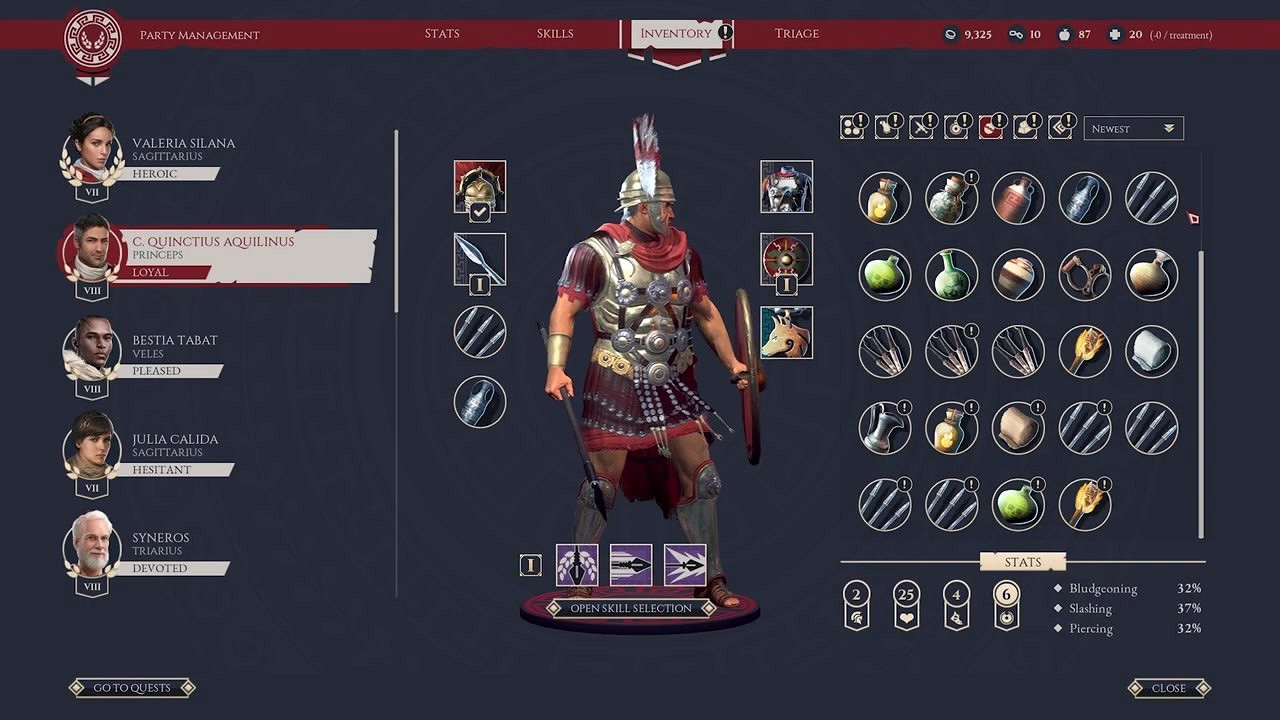Click the equipped round shield slot
The height and width of the screenshot is (720, 1280).
tap(786, 260)
